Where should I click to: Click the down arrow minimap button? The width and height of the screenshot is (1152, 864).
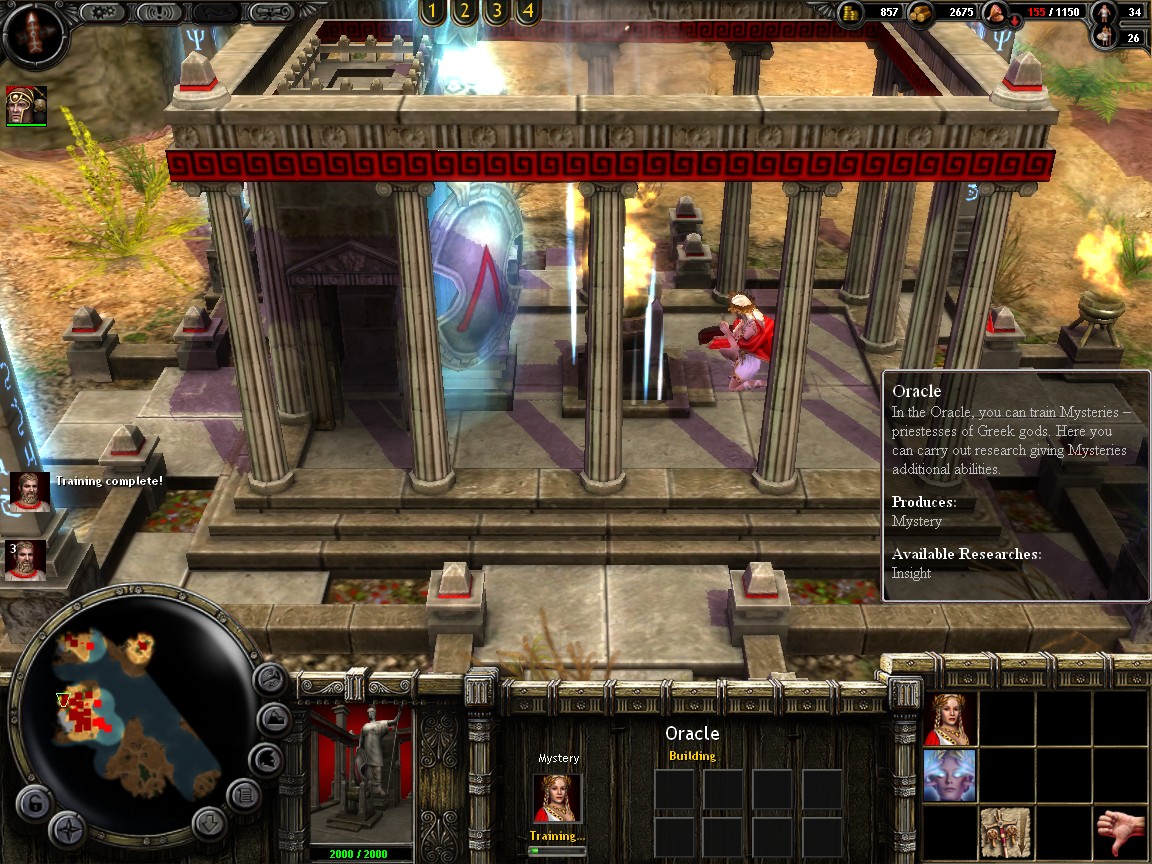coord(208,824)
